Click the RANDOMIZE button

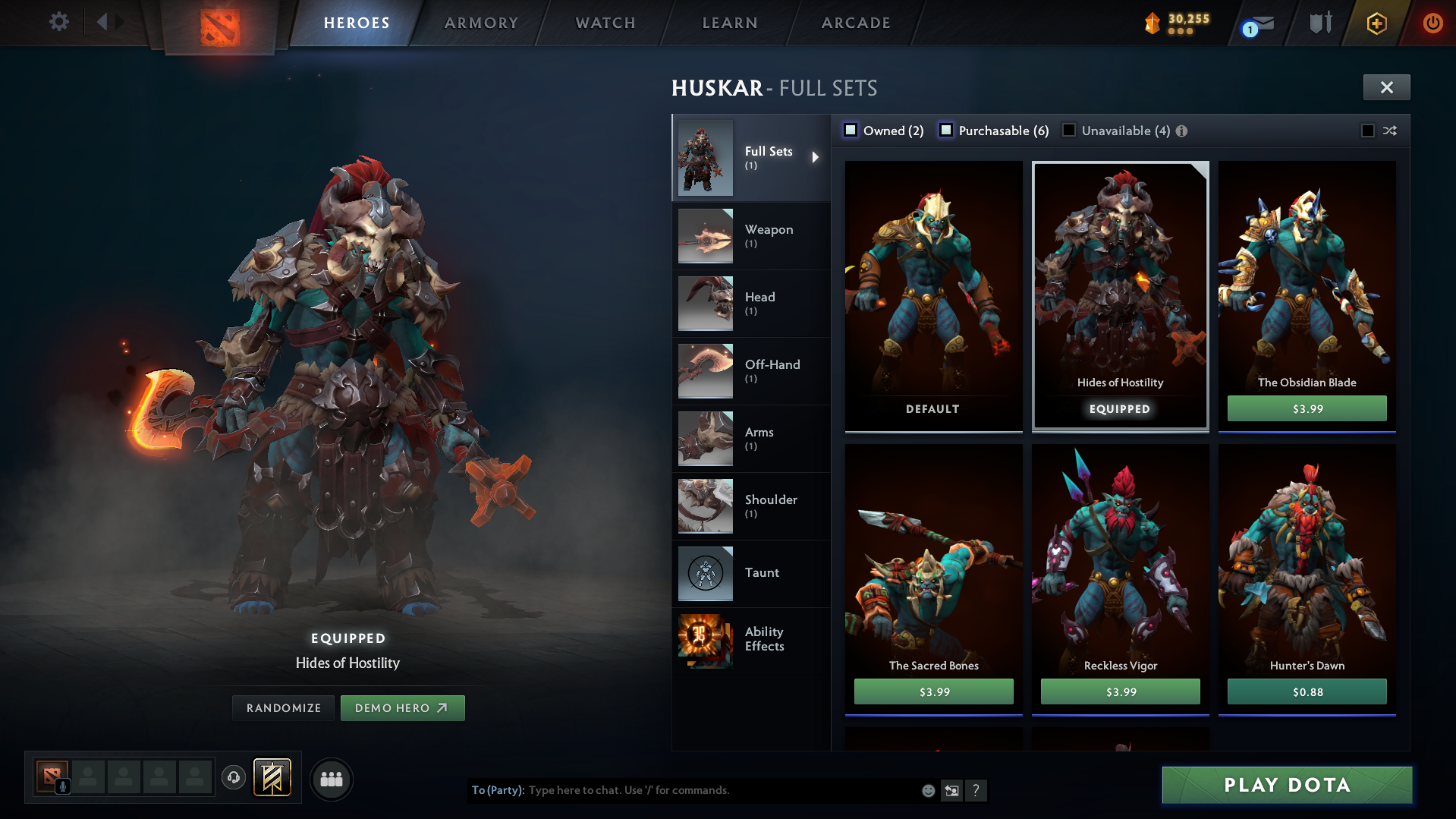coord(282,707)
